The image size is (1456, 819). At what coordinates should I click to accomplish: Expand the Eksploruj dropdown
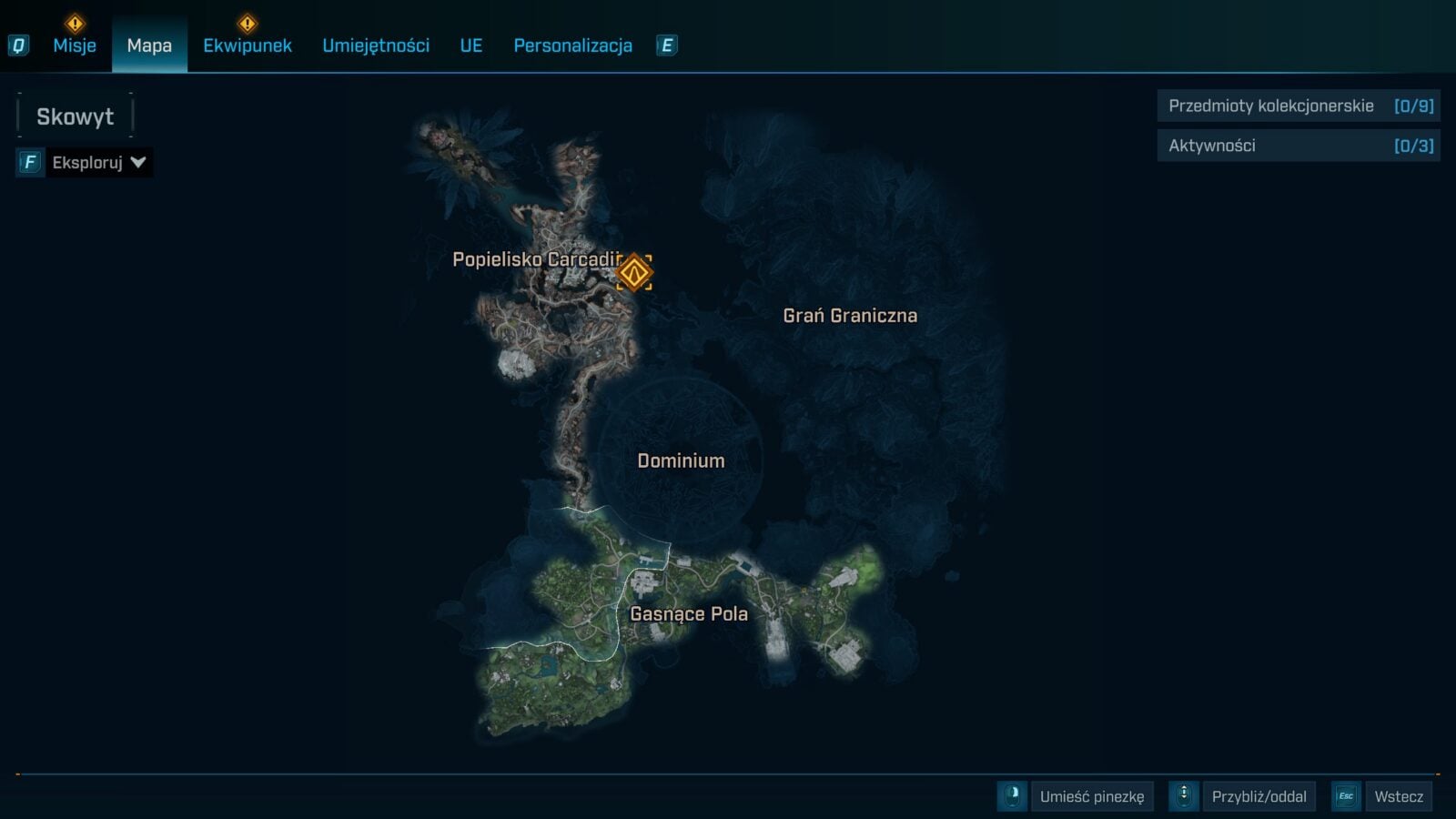coord(98,163)
